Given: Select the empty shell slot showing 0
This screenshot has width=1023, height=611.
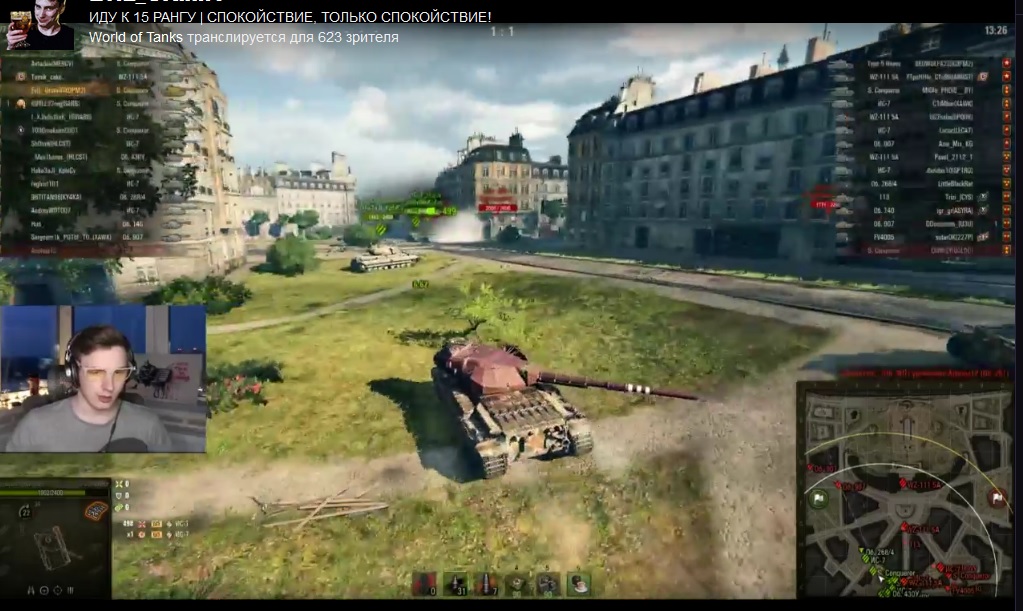Looking at the screenshot, I should [424, 583].
